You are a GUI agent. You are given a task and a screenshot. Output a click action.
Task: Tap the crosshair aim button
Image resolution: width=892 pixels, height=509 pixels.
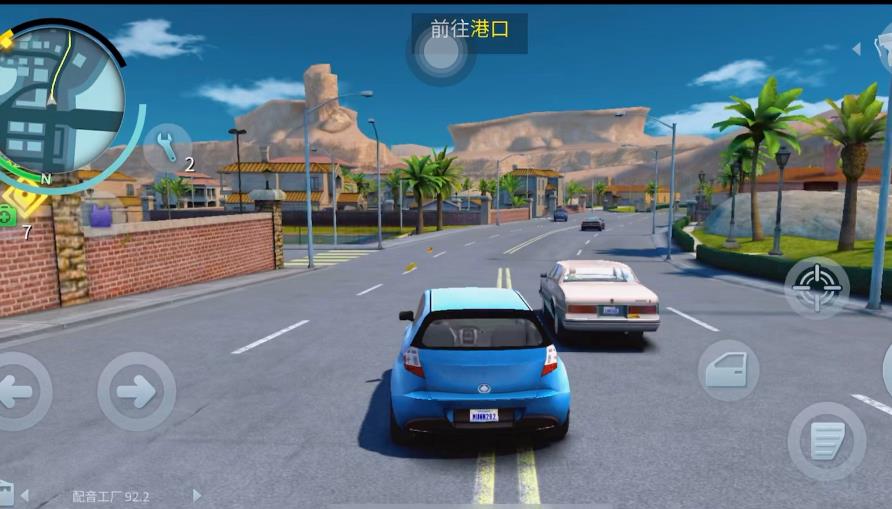817,287
